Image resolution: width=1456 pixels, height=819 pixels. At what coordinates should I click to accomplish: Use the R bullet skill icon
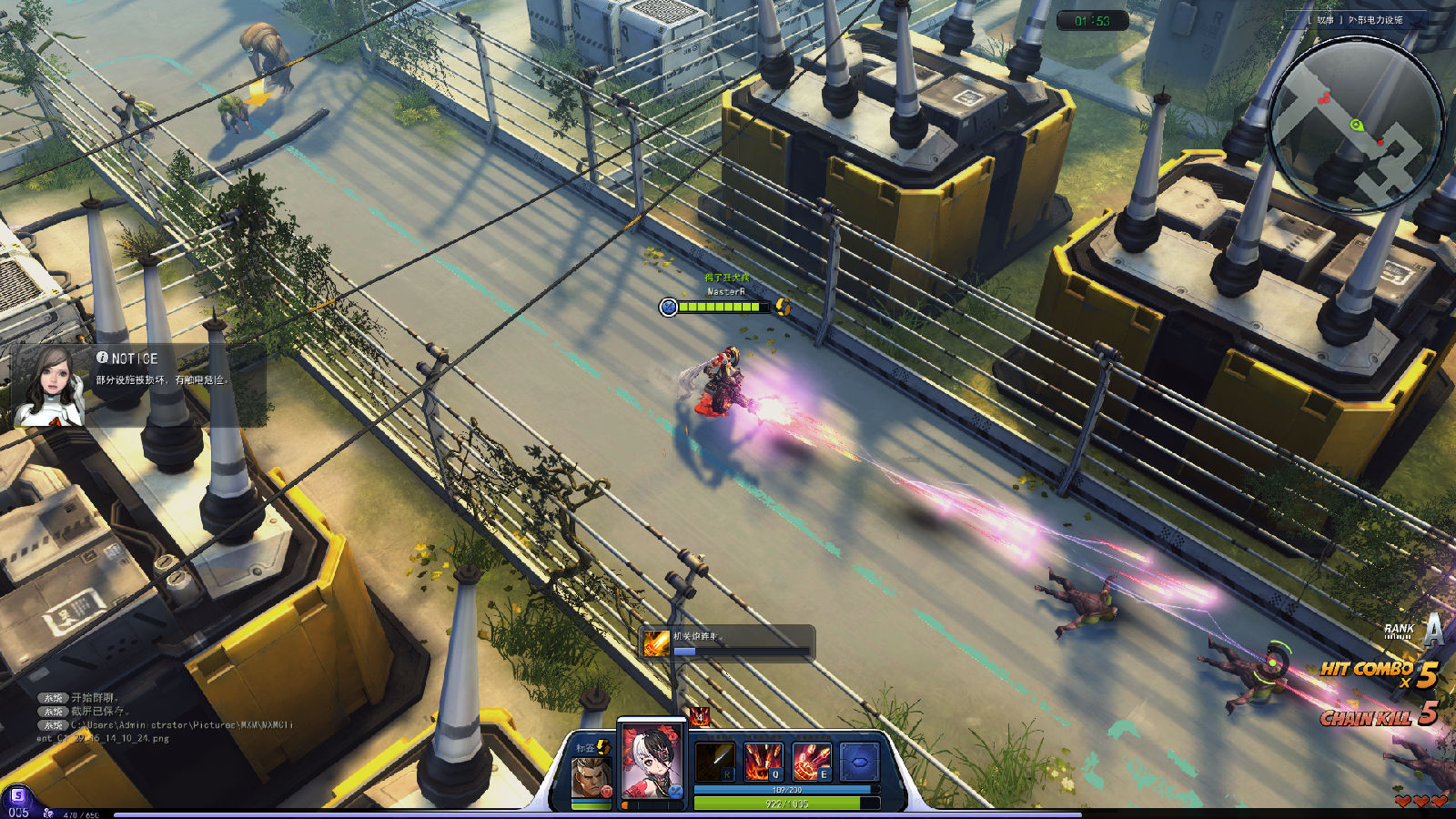point(714,762)
